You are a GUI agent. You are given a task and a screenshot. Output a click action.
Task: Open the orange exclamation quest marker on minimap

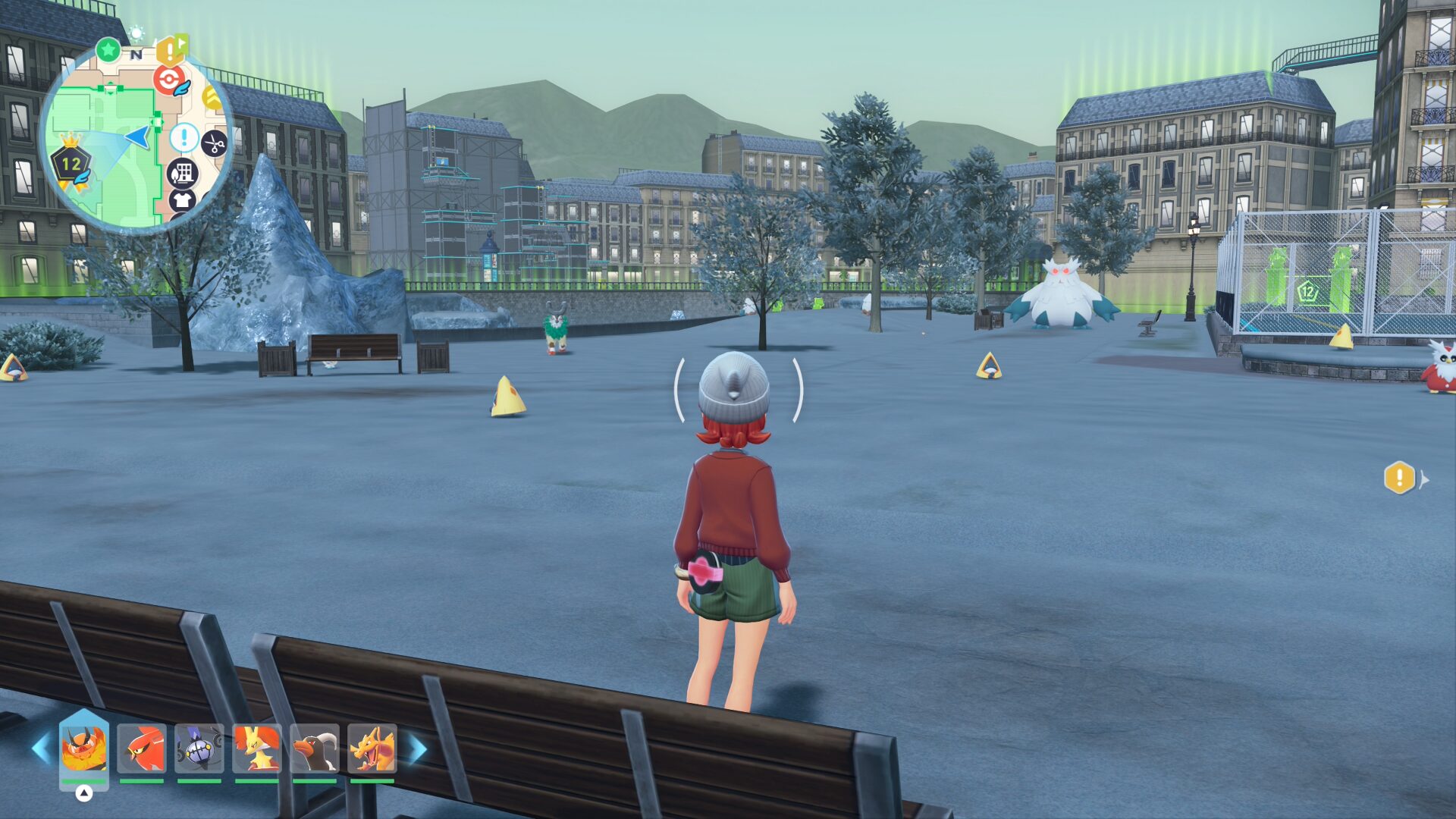[x=171, y=50]
